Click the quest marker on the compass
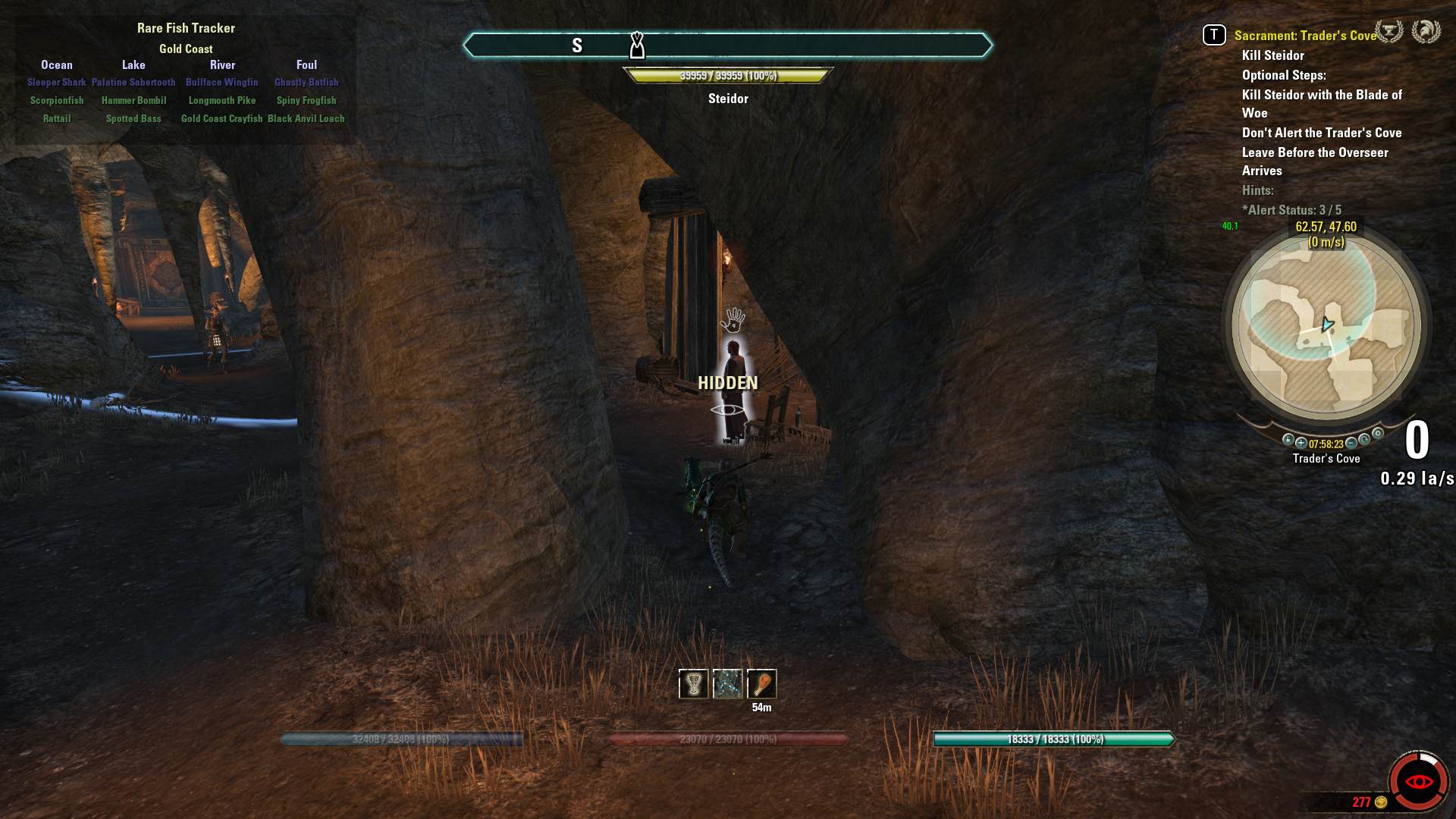Image resolution: width=1456 pixels, height=819 pixels. tap(637, 45)
